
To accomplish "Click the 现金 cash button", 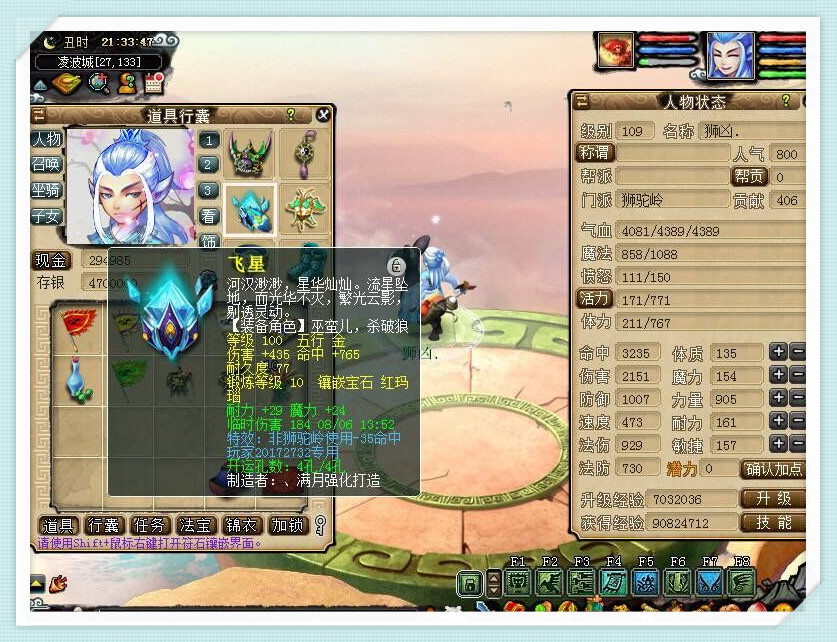I will coord(53,260).
